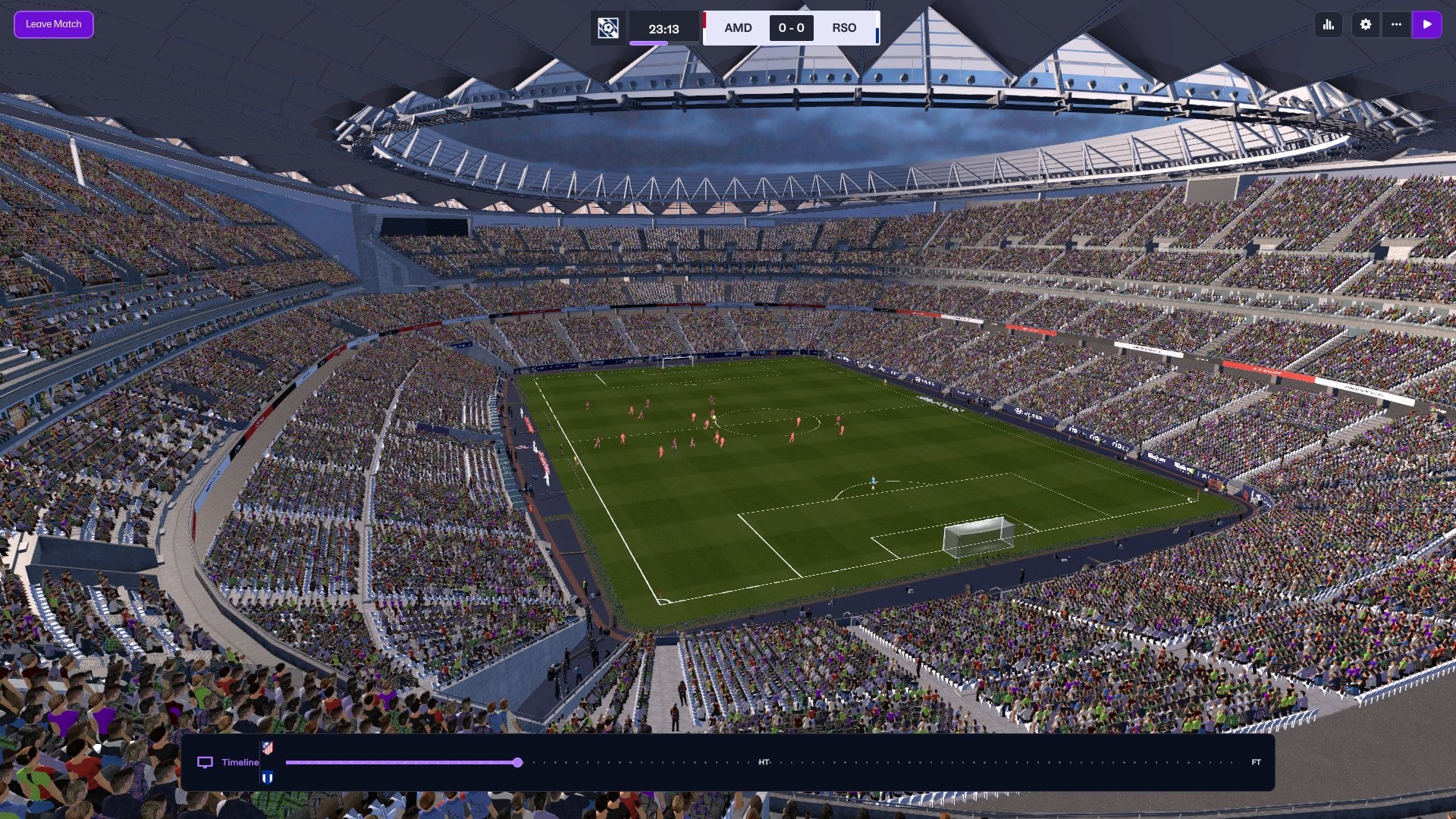Click the Real Sociedad crest on the timeline

[267, 777]
